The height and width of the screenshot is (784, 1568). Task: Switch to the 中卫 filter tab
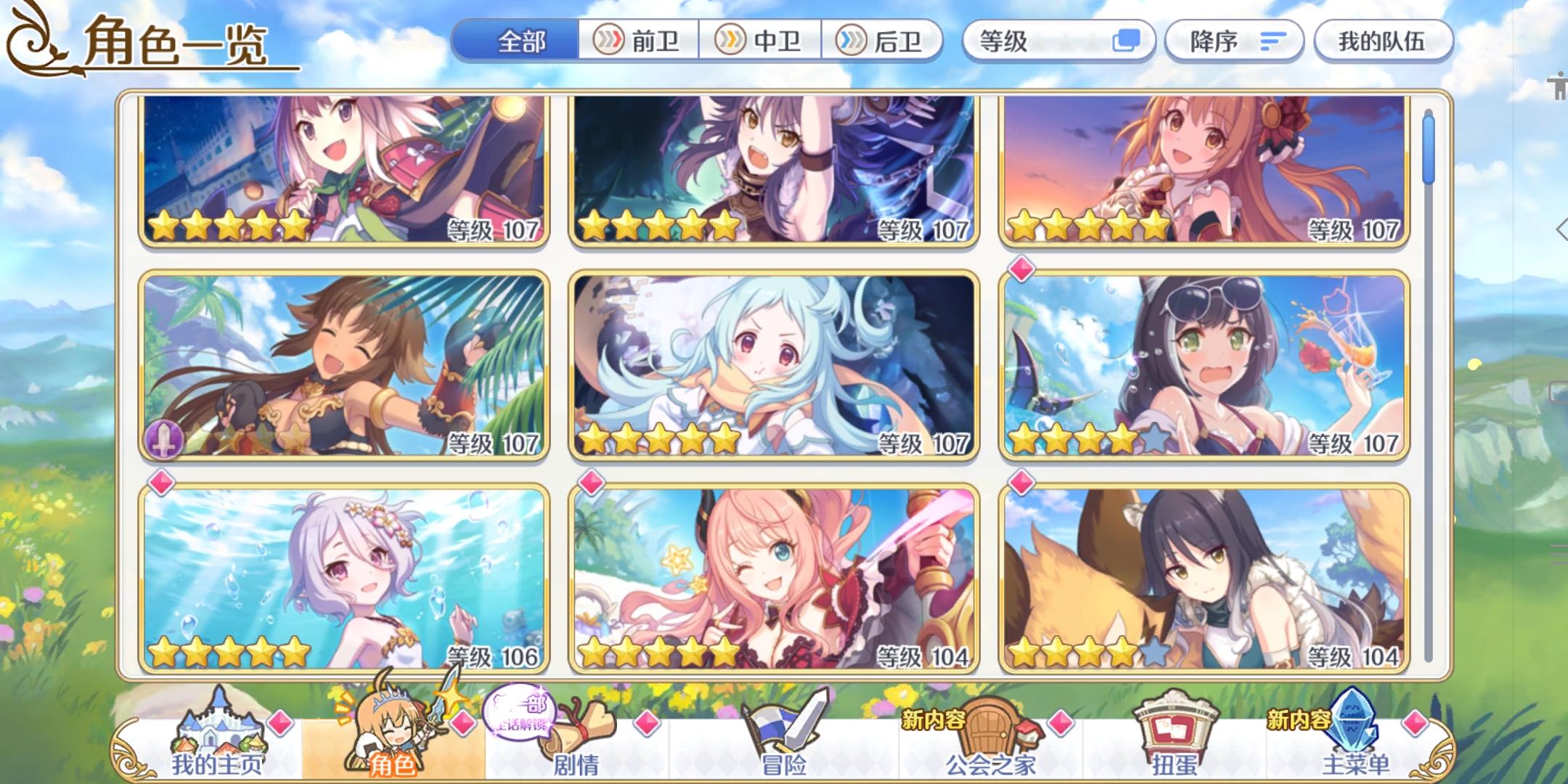pos(760,43)
